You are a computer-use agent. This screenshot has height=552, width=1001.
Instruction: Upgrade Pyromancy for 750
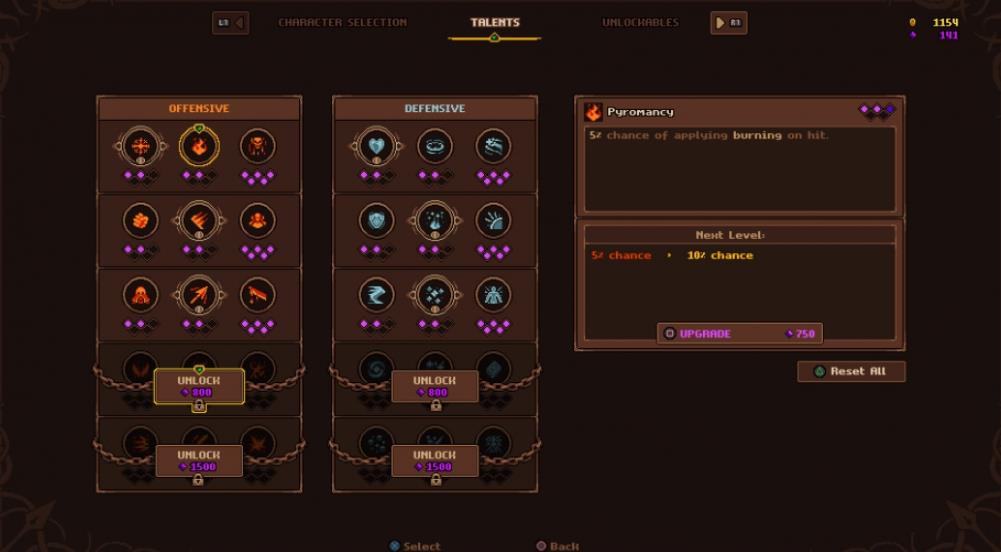(739, 333)
